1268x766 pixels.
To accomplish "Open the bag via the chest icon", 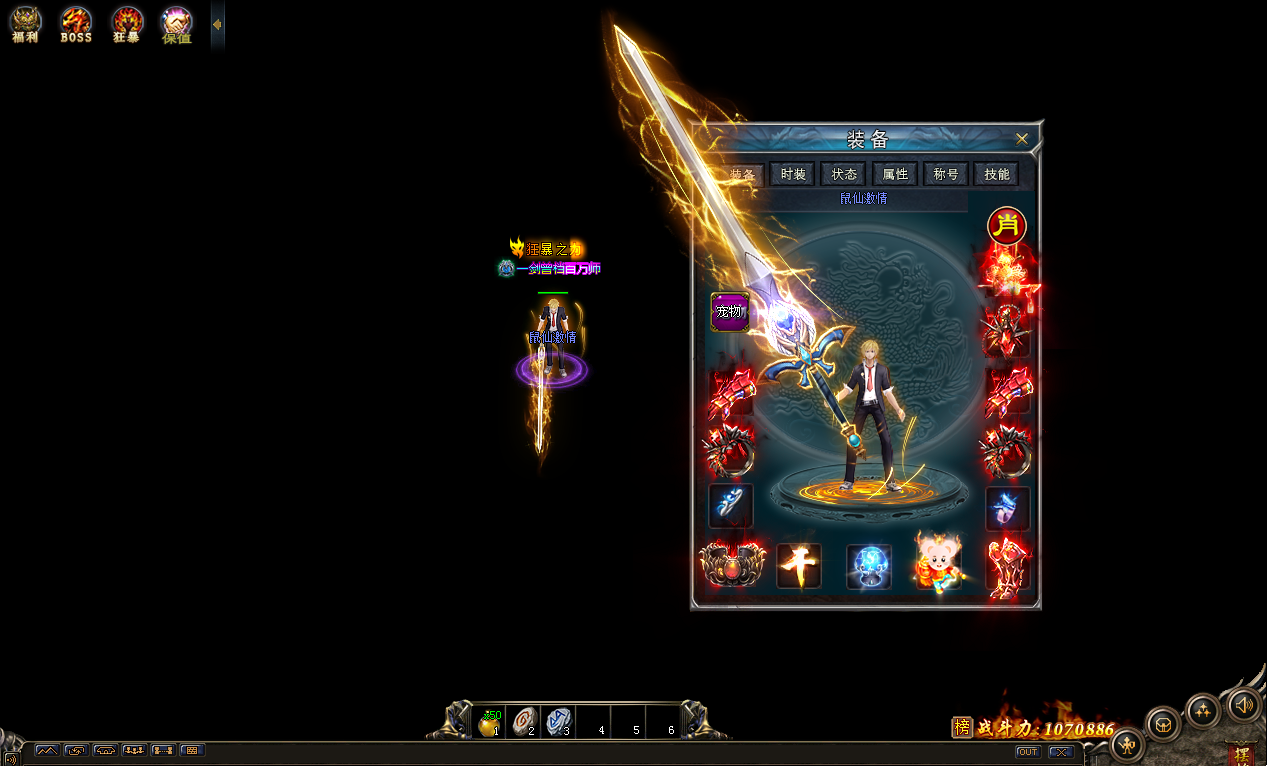I will pos(1162,723).
